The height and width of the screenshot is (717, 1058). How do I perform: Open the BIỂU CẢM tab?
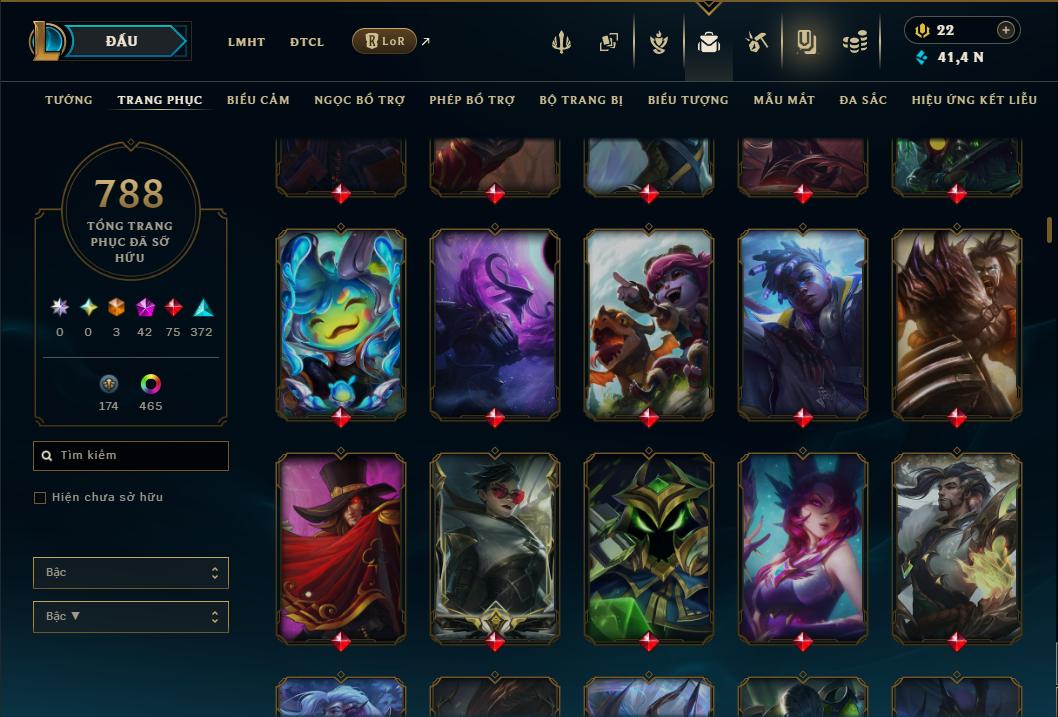[x=258, y=100]
